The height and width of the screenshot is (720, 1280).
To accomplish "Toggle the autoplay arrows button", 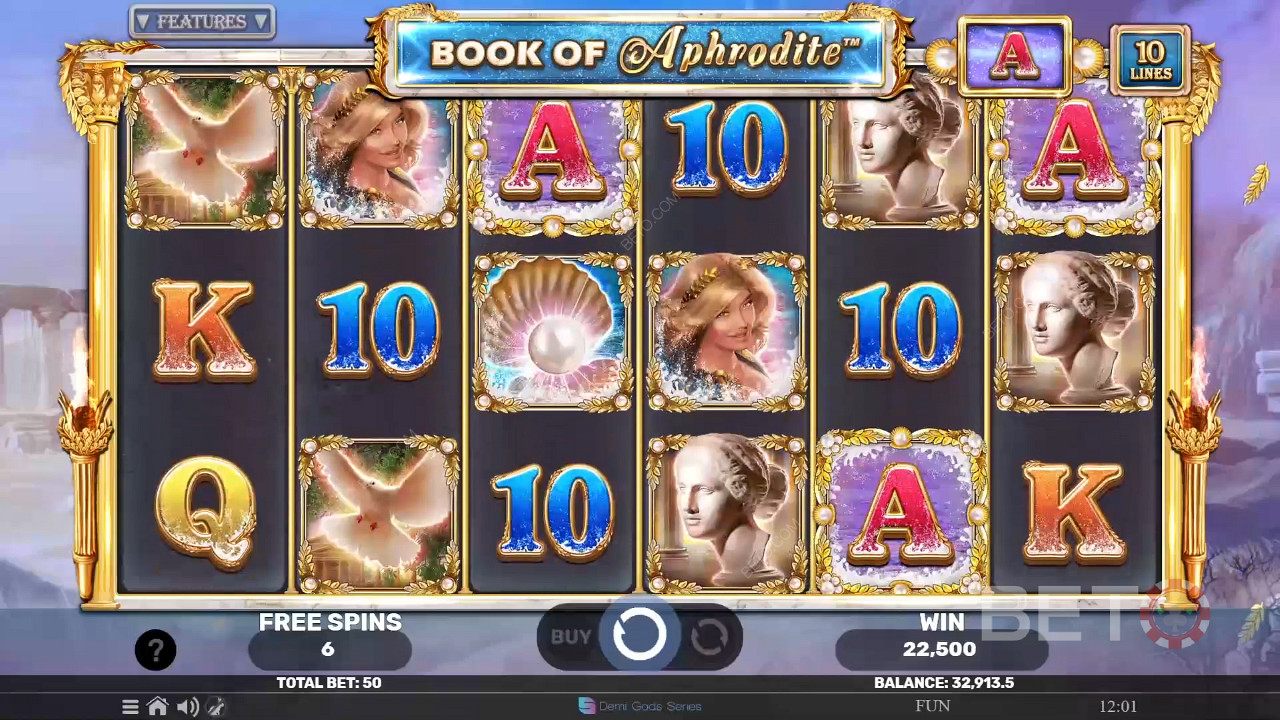I will (x=709, y=636).
